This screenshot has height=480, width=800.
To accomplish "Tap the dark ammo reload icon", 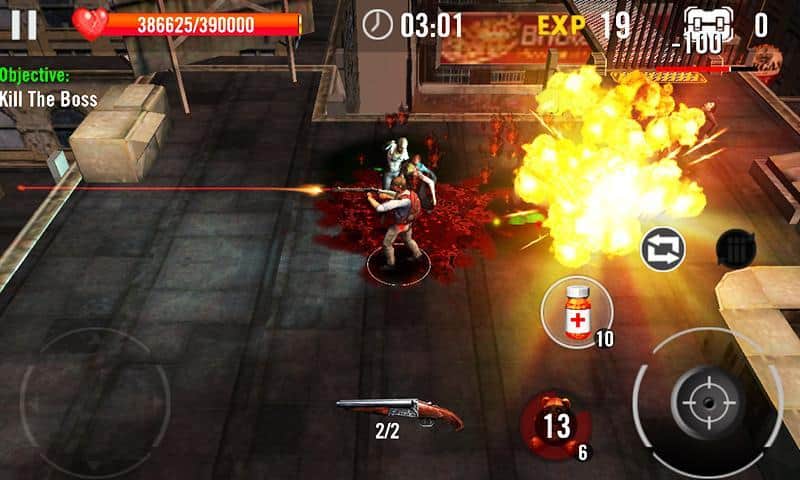I will click(x=736, y=249).
